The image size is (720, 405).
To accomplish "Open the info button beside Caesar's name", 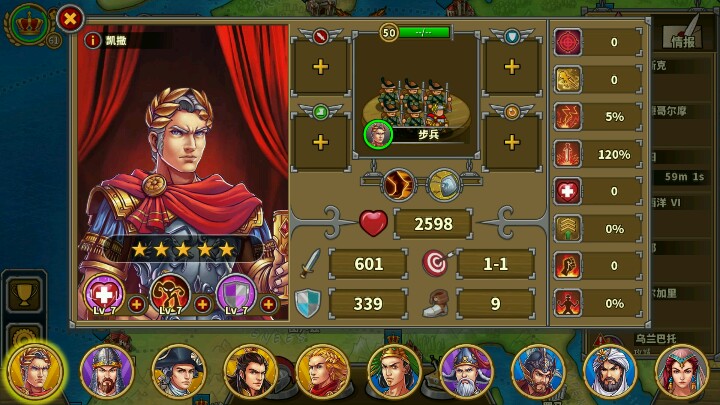I will click(x=93, y=41).
